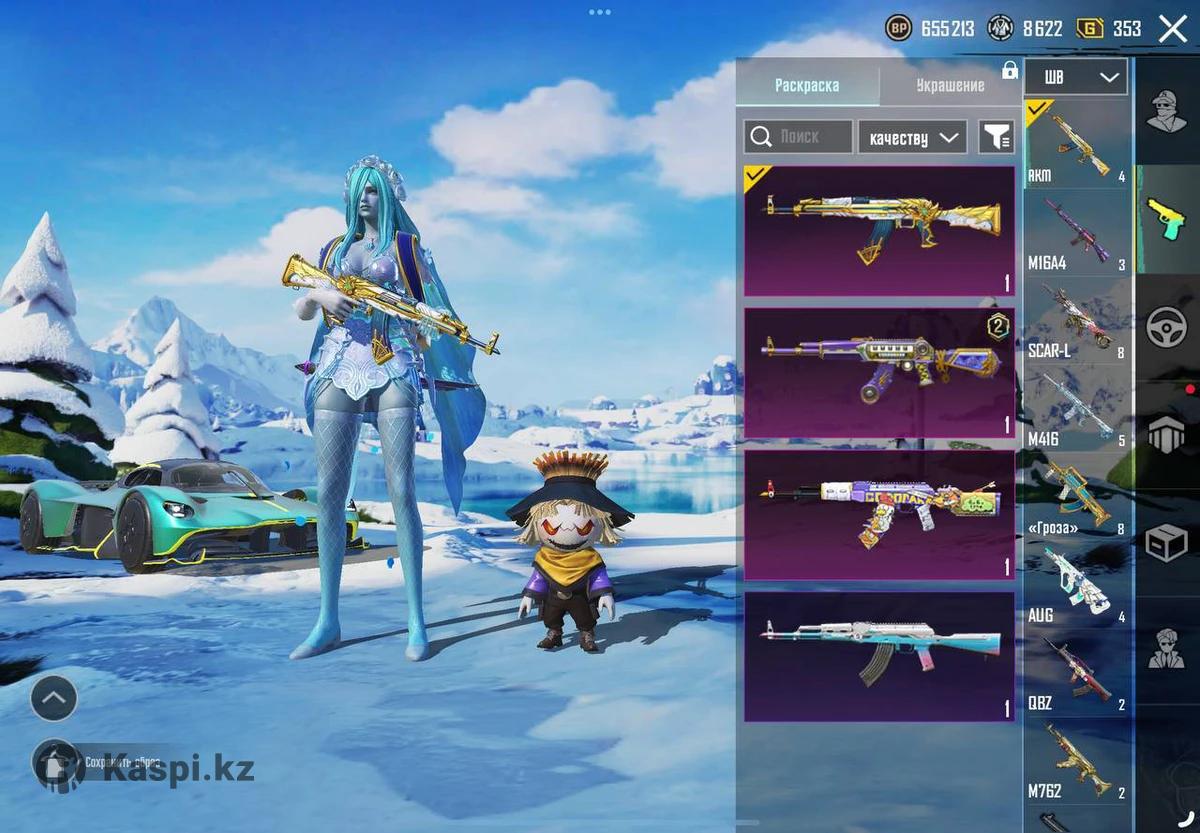This screenshot has height=833, width=1200.
Task: Choose SCAR-L from the weapon list
Action: coord(1077,323)
